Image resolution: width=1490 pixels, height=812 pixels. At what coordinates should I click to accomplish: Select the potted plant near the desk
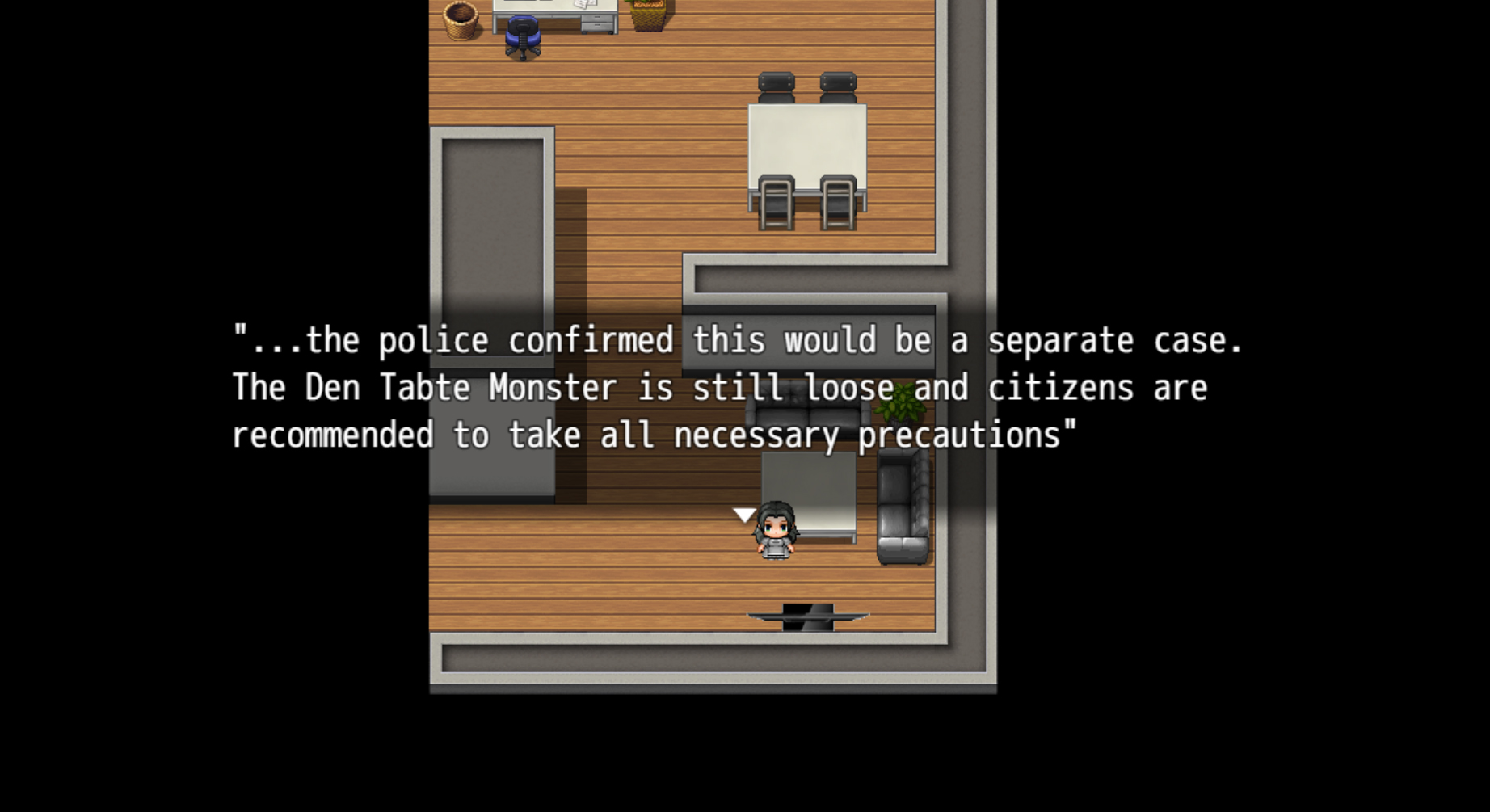646,15
